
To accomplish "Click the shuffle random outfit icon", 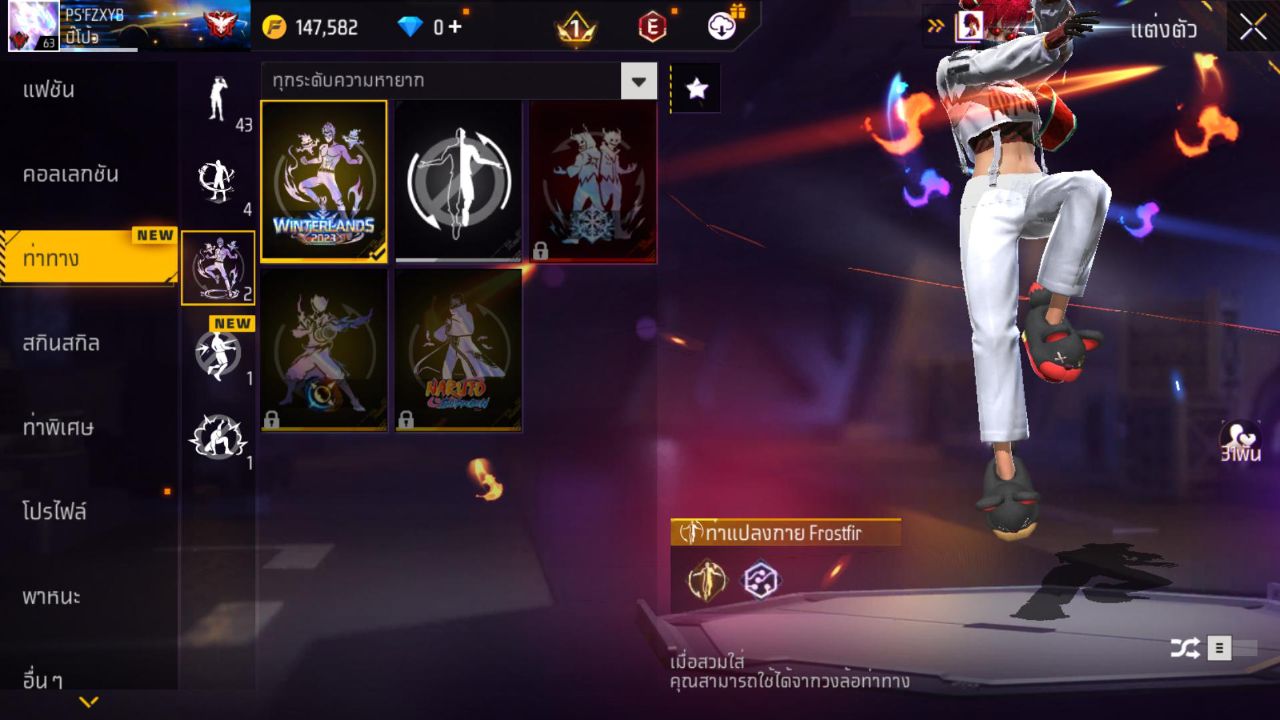I will (x=1185, y=647).
